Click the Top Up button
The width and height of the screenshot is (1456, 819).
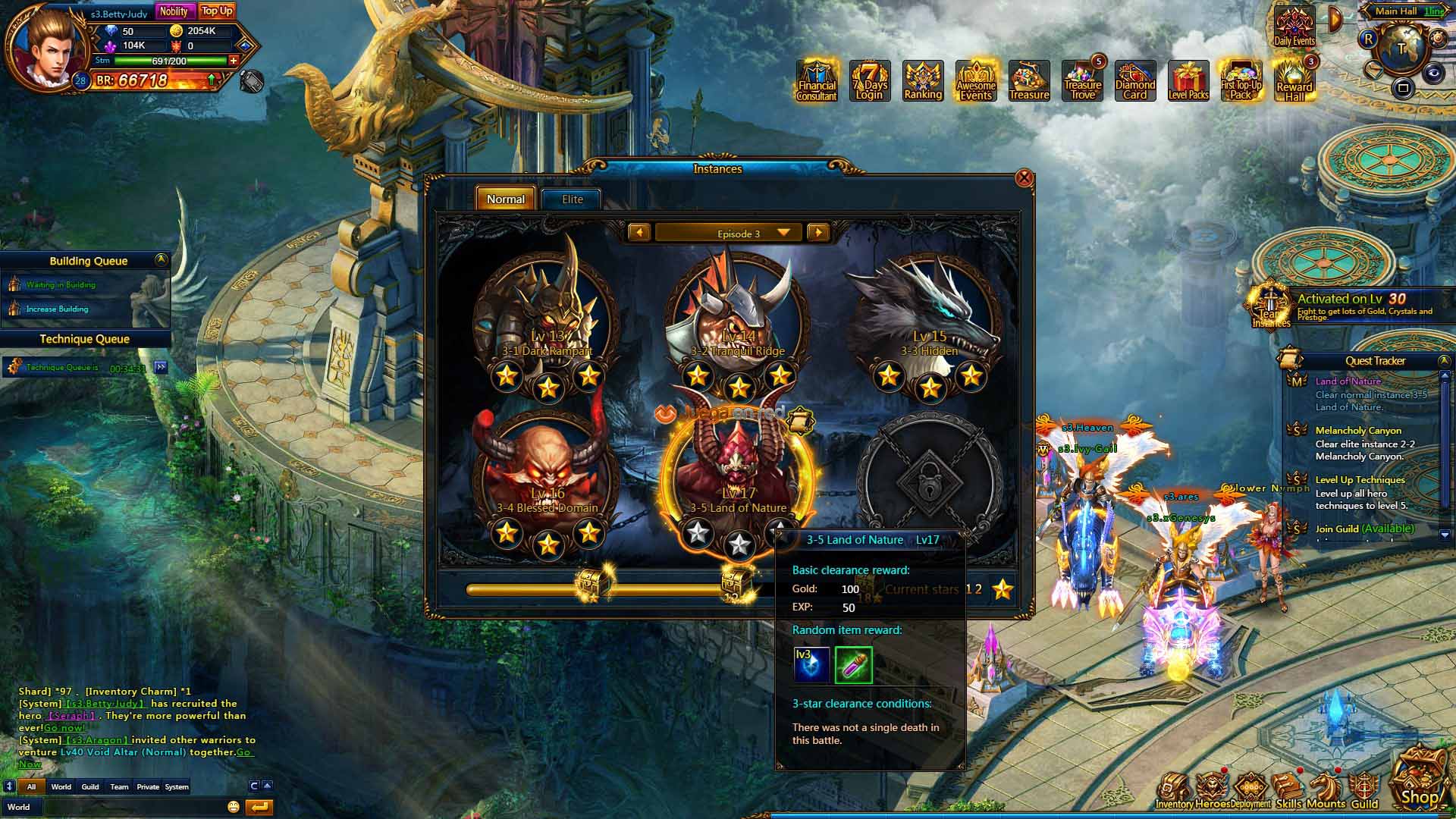(x=217, y=11)
